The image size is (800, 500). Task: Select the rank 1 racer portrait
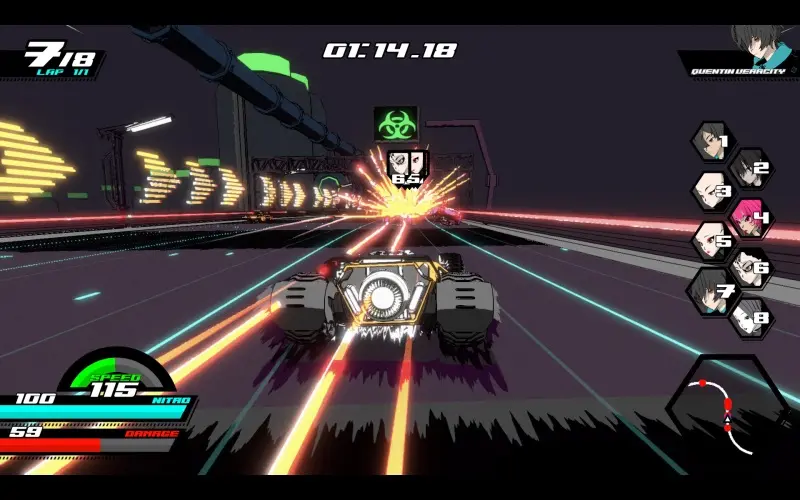pyautogui.click(x=710, y=142)
